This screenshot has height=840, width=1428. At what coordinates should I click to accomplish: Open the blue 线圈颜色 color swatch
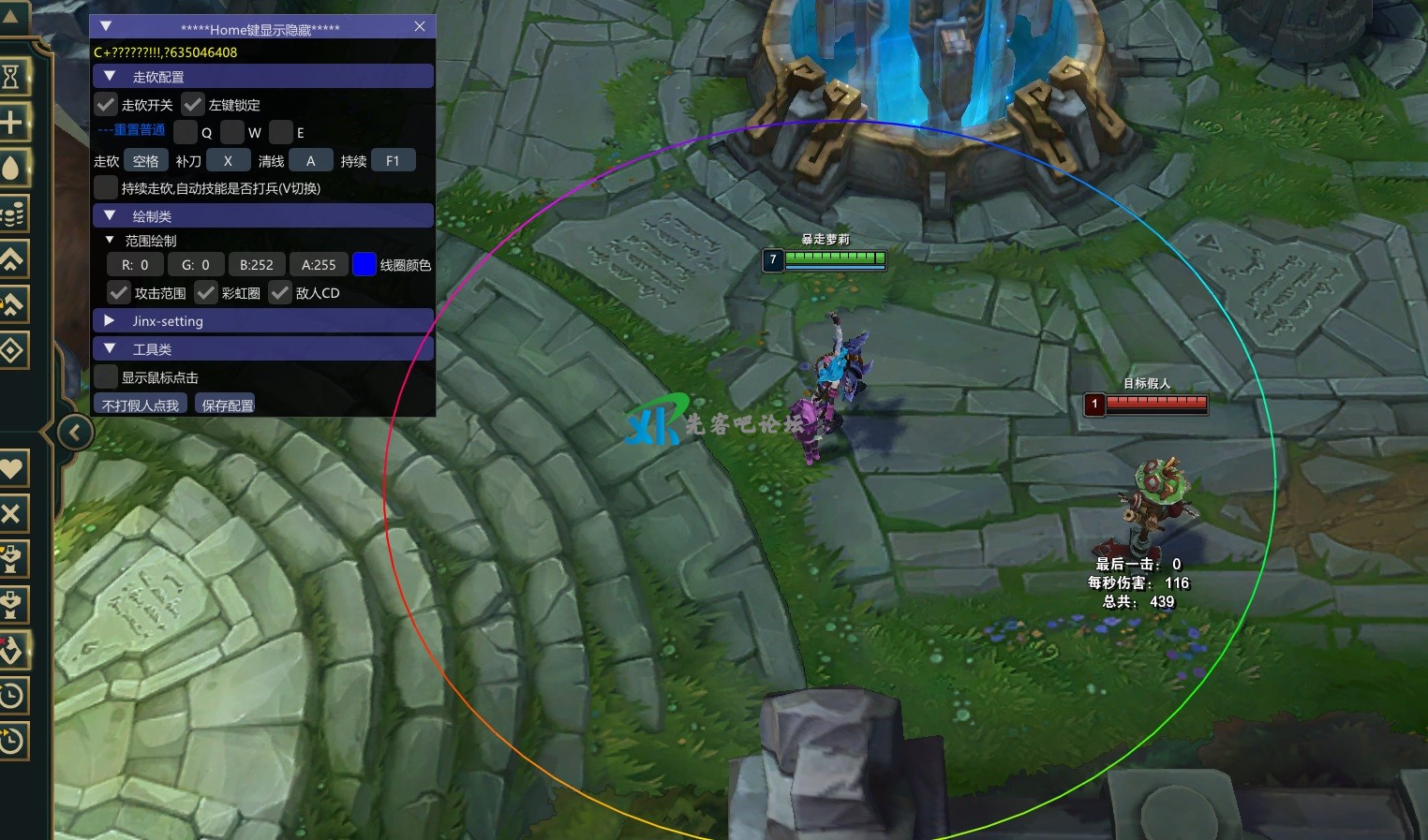[364, 265]
